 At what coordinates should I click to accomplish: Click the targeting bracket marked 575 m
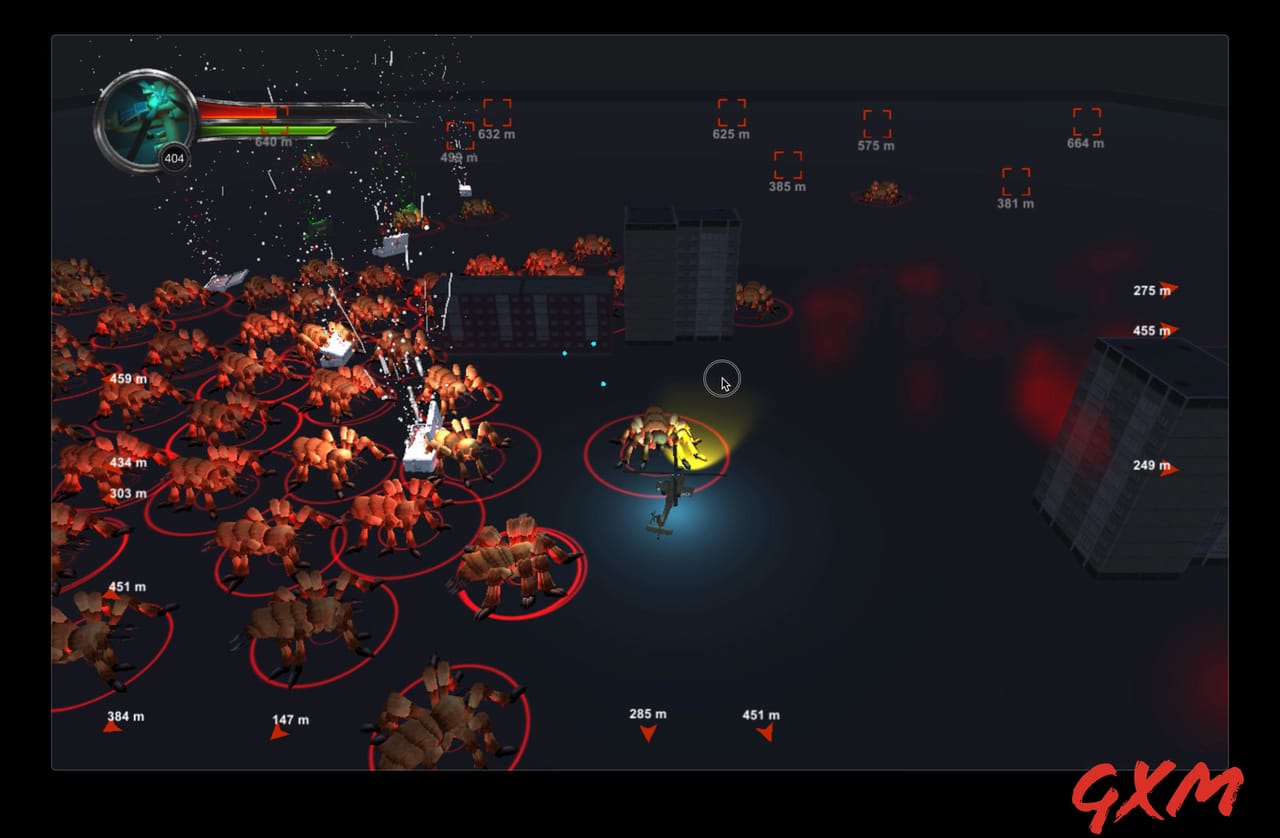(x=877, y=124)
